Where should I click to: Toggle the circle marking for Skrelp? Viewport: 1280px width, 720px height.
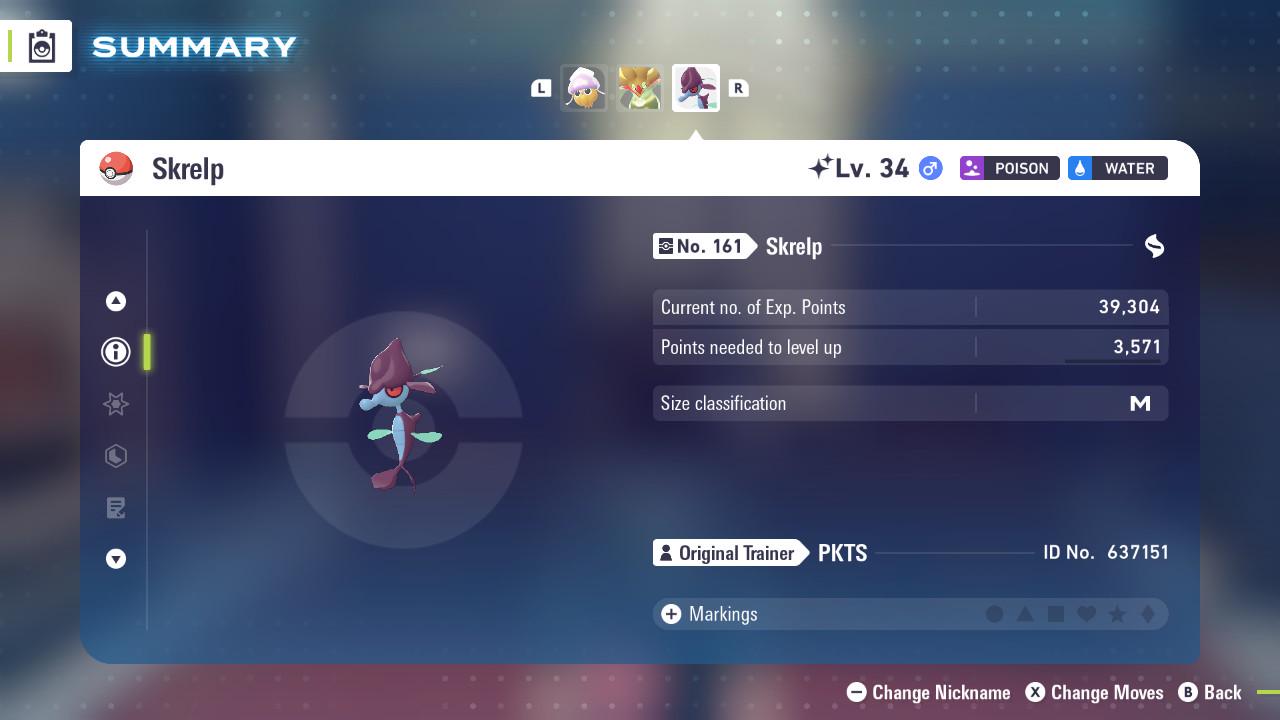(995, 614)
